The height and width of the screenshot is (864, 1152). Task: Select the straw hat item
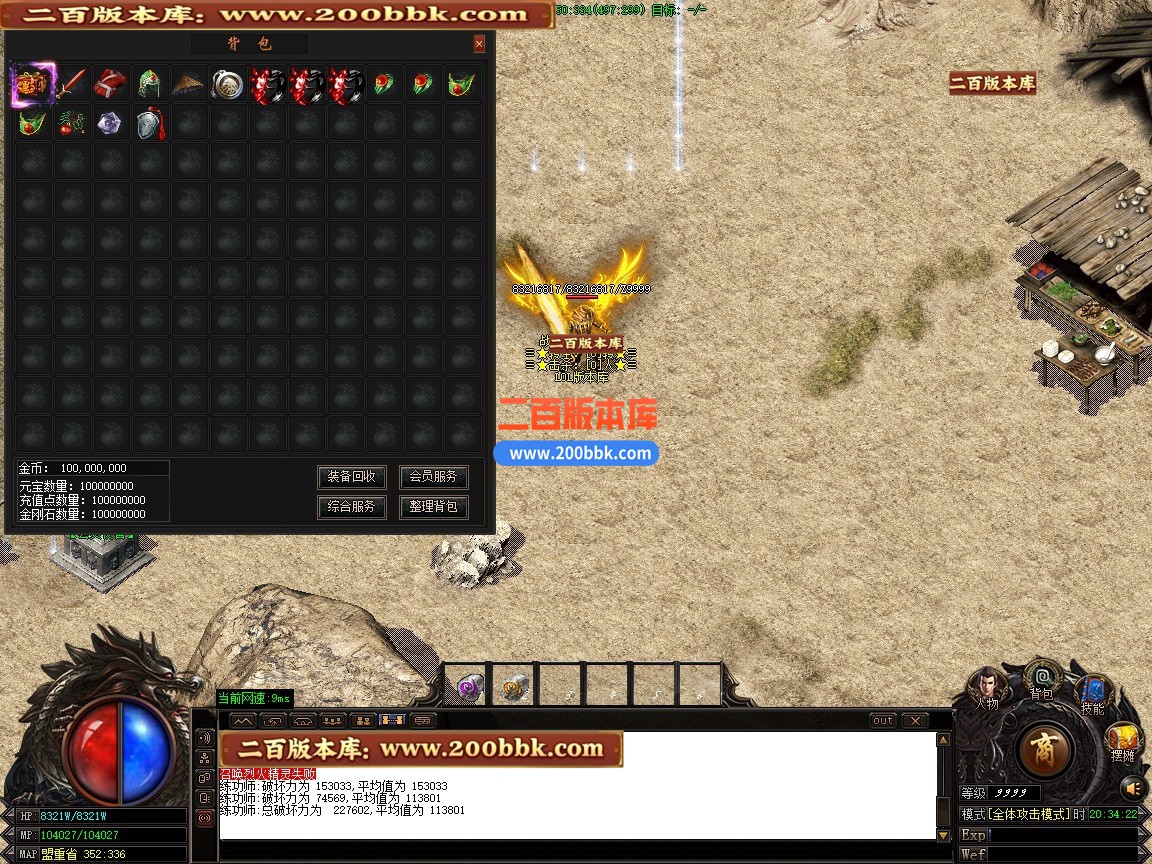click(x=189, y=85)
